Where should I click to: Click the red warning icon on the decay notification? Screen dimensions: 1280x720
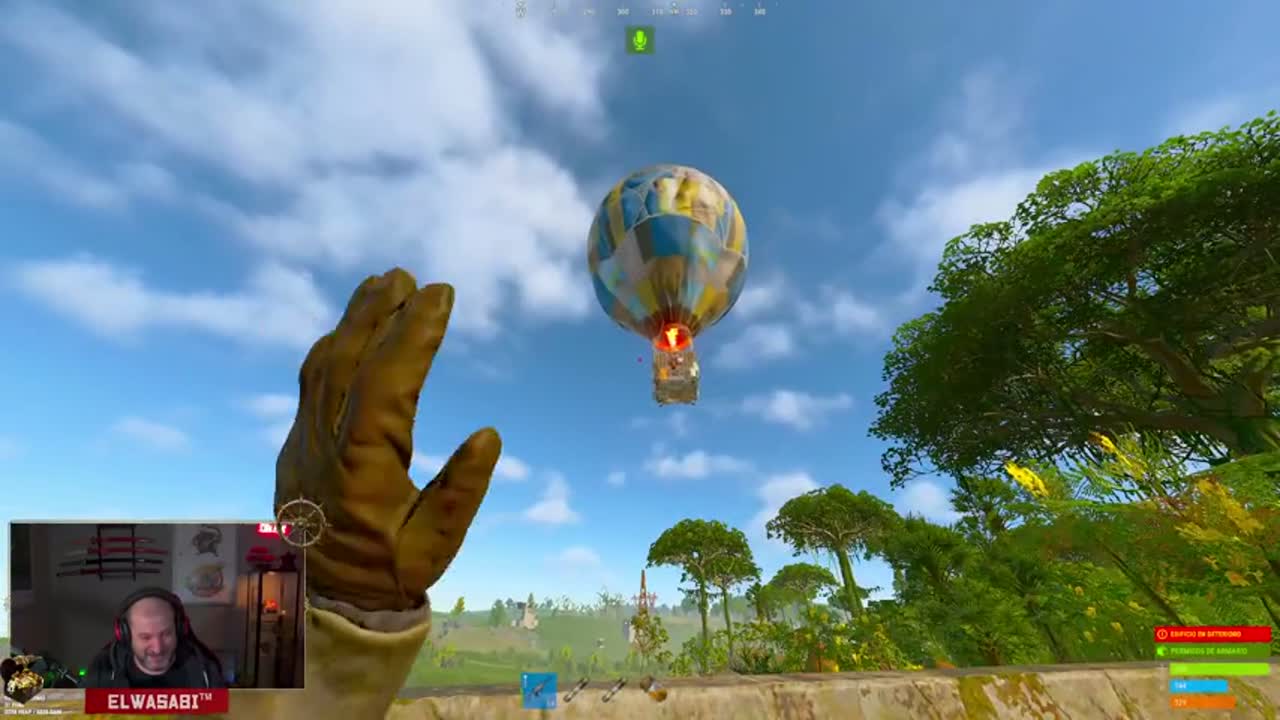(1163, 634)
